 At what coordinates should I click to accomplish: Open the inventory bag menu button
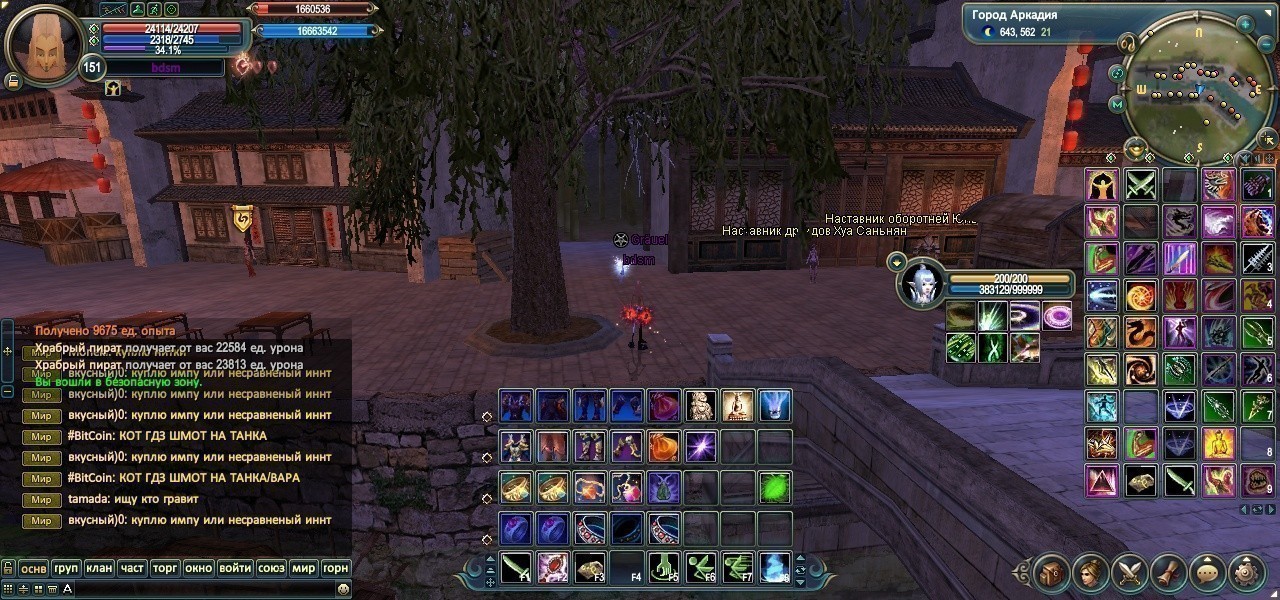(x=1052, y=573)
